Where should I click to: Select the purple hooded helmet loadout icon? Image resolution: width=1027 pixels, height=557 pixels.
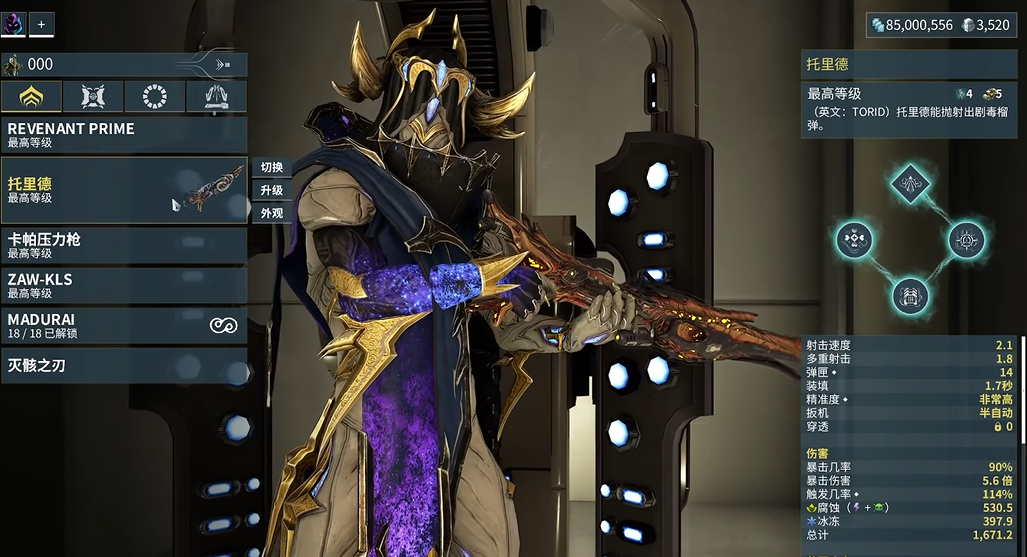coord(14,23)
